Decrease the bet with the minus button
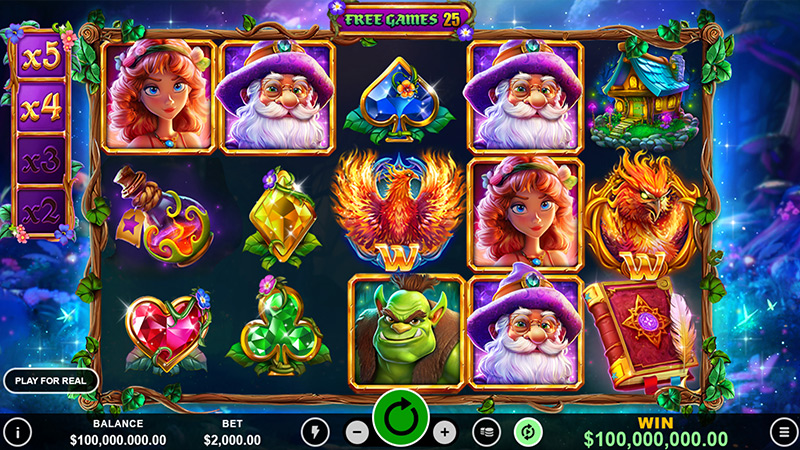 tap(357, 432)
